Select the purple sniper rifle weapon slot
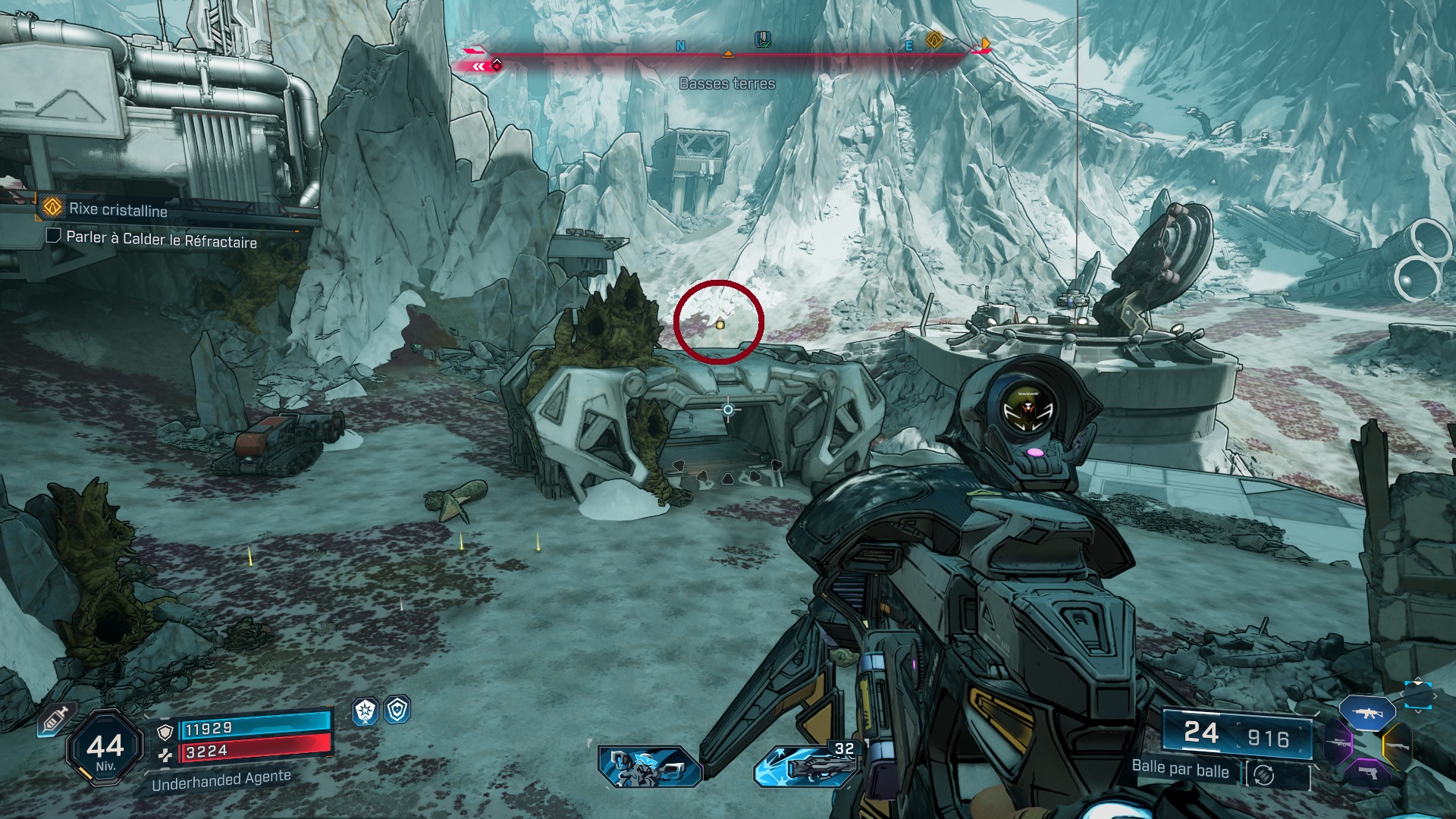1456x819 pixels. pyautogui.click(x=1338, y=743)
